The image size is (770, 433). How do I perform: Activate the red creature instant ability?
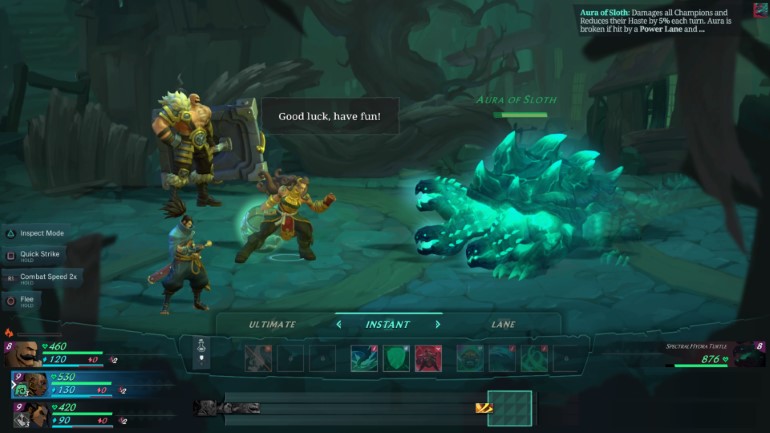click(428, 358)
